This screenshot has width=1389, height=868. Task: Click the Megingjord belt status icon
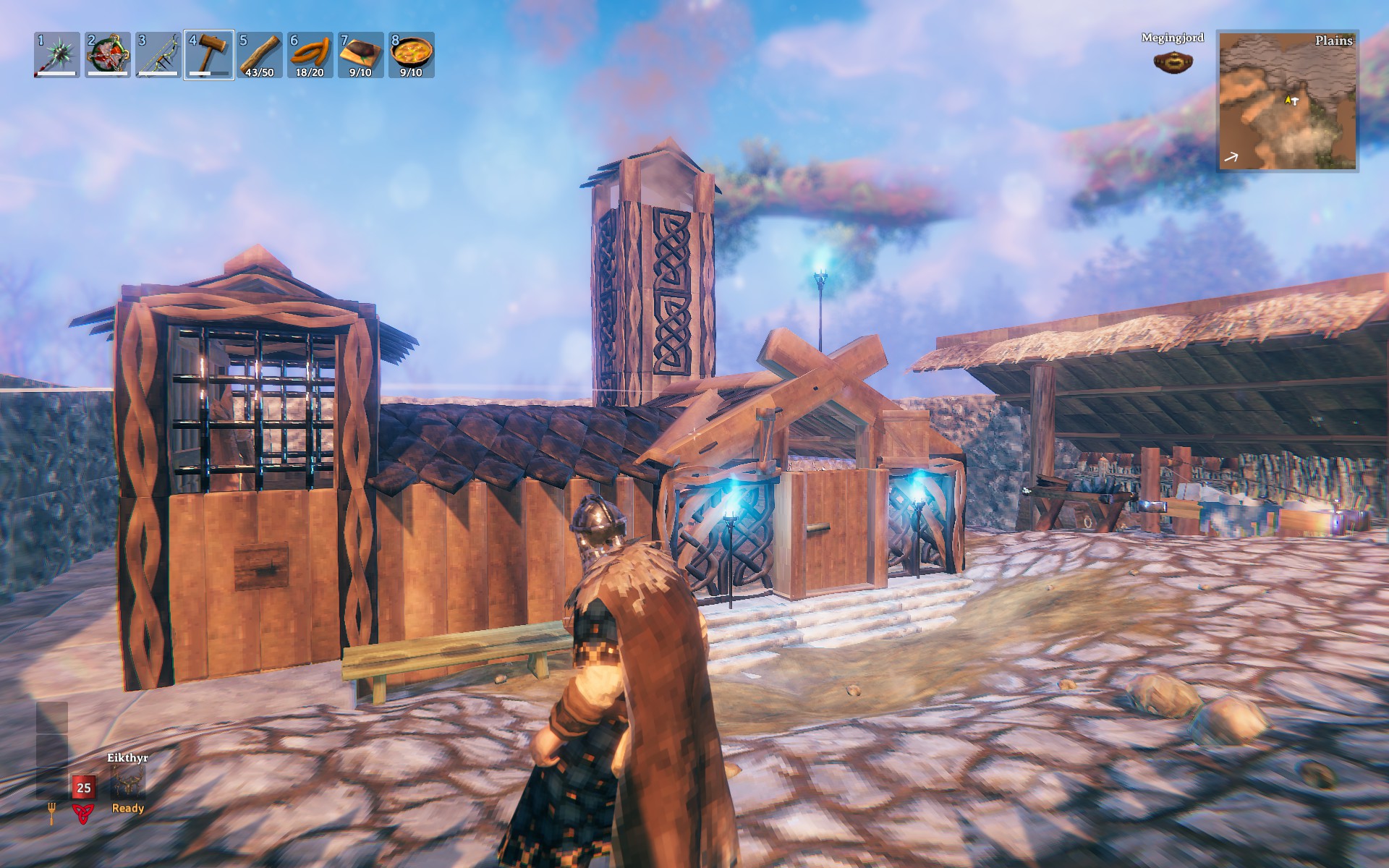[1173, 61]
